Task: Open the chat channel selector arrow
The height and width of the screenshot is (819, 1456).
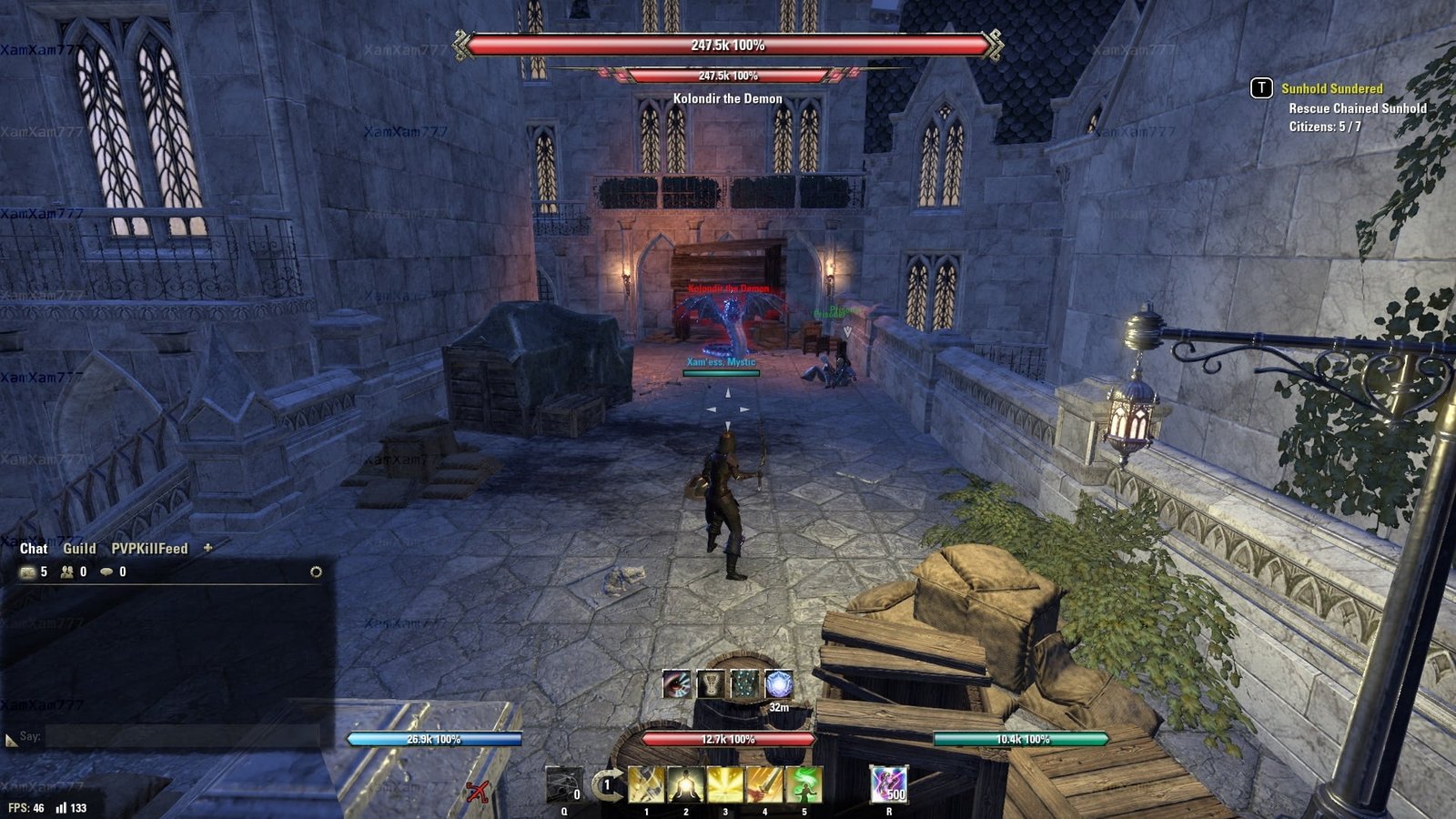Action: pos(11,740)
